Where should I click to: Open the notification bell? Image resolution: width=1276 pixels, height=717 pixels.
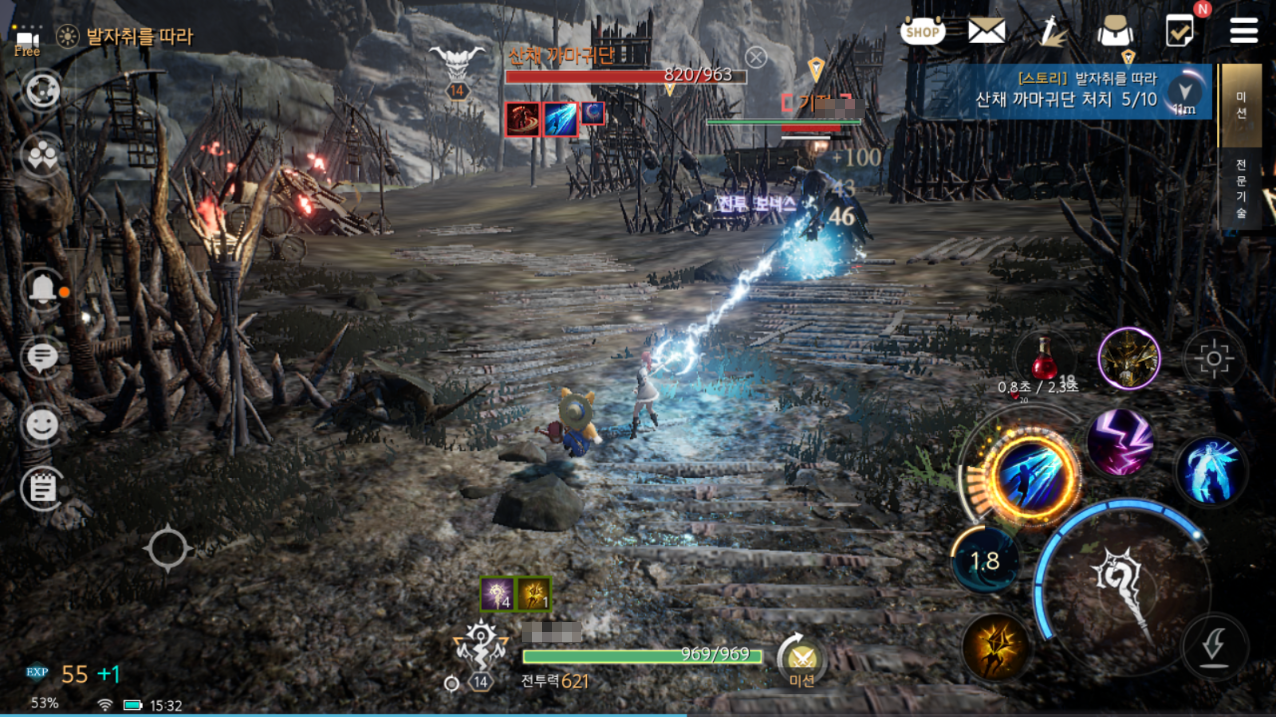point(43,290)
